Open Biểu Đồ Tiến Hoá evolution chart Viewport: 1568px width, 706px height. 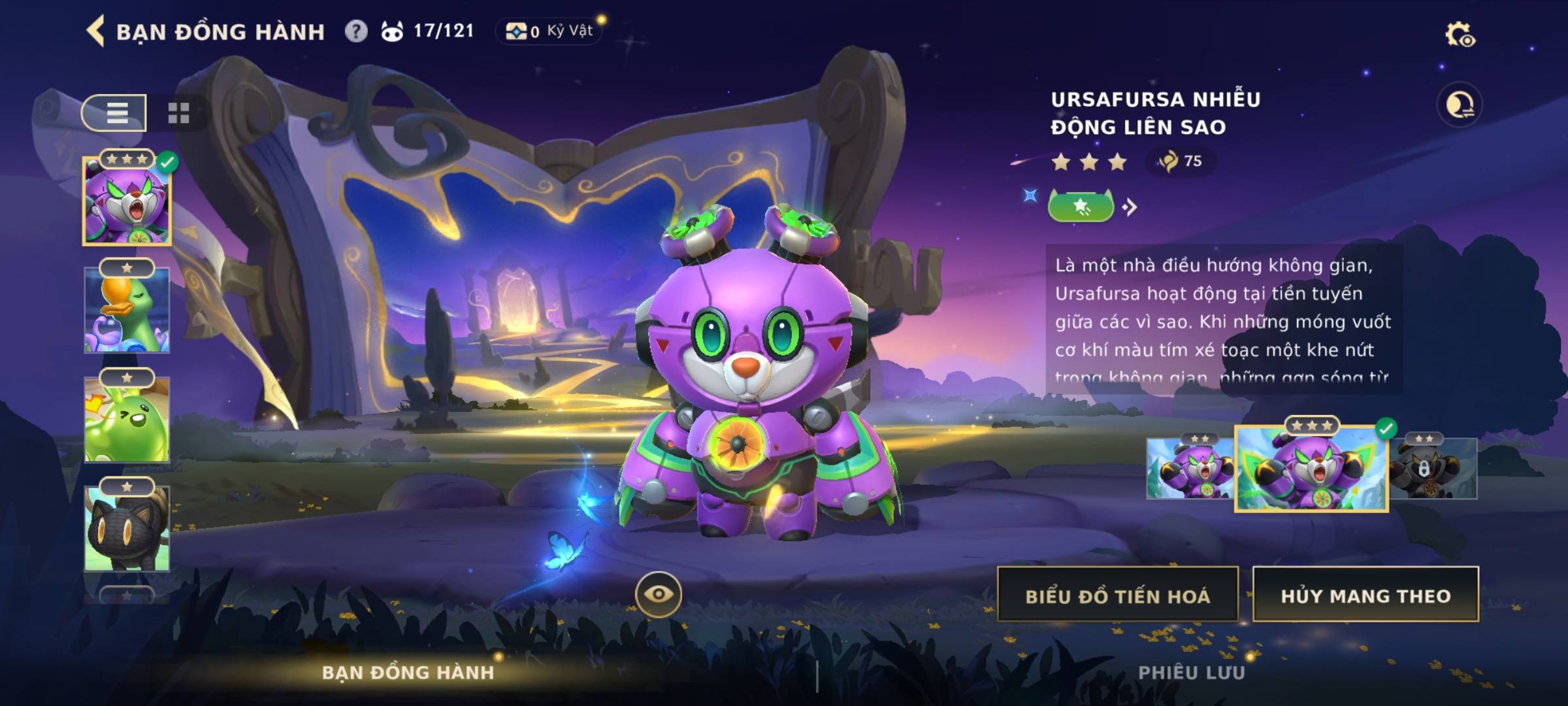pyautogui.click(x=1117, y=595)
